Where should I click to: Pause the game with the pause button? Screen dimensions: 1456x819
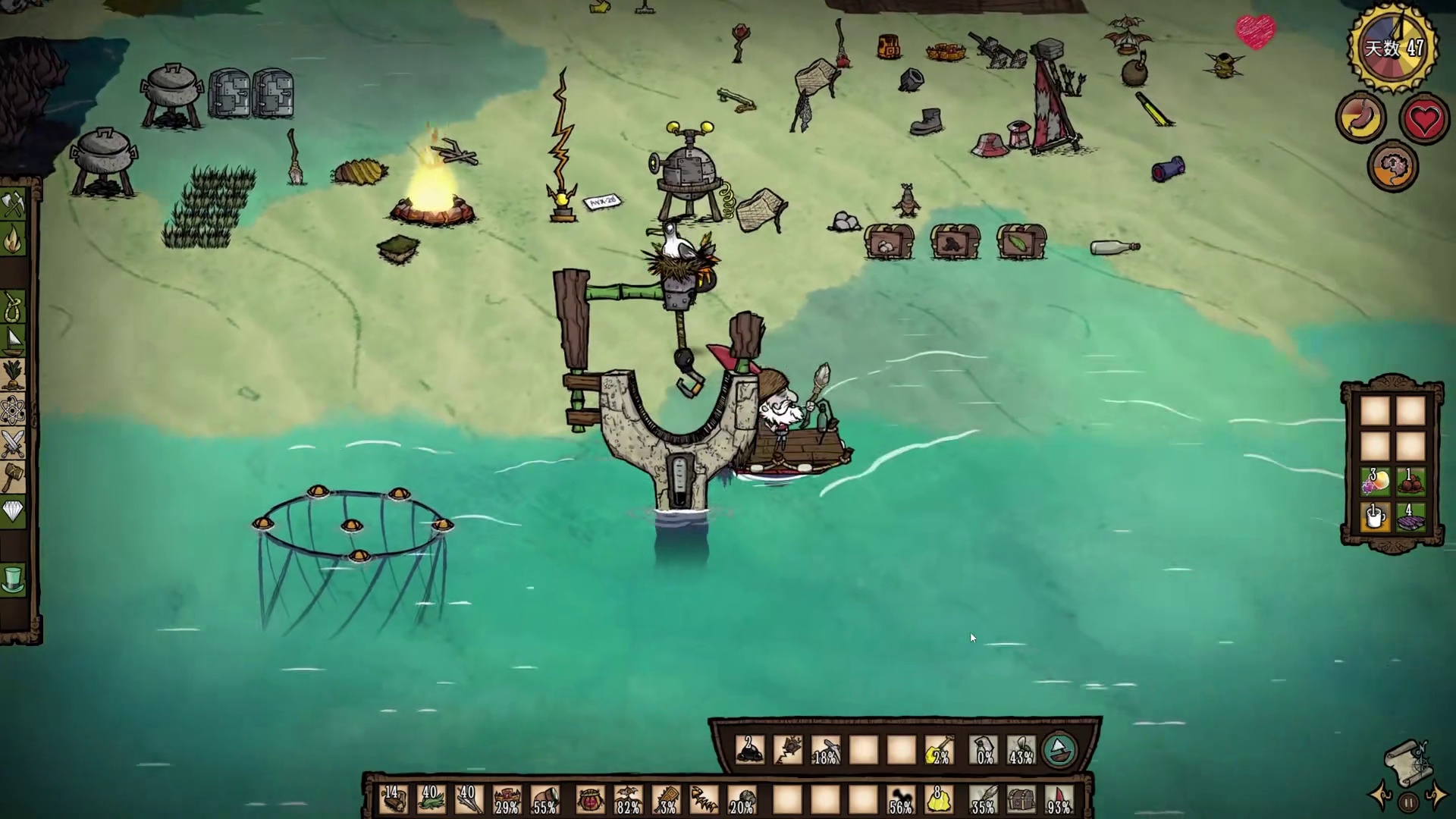click(1408, 802)
